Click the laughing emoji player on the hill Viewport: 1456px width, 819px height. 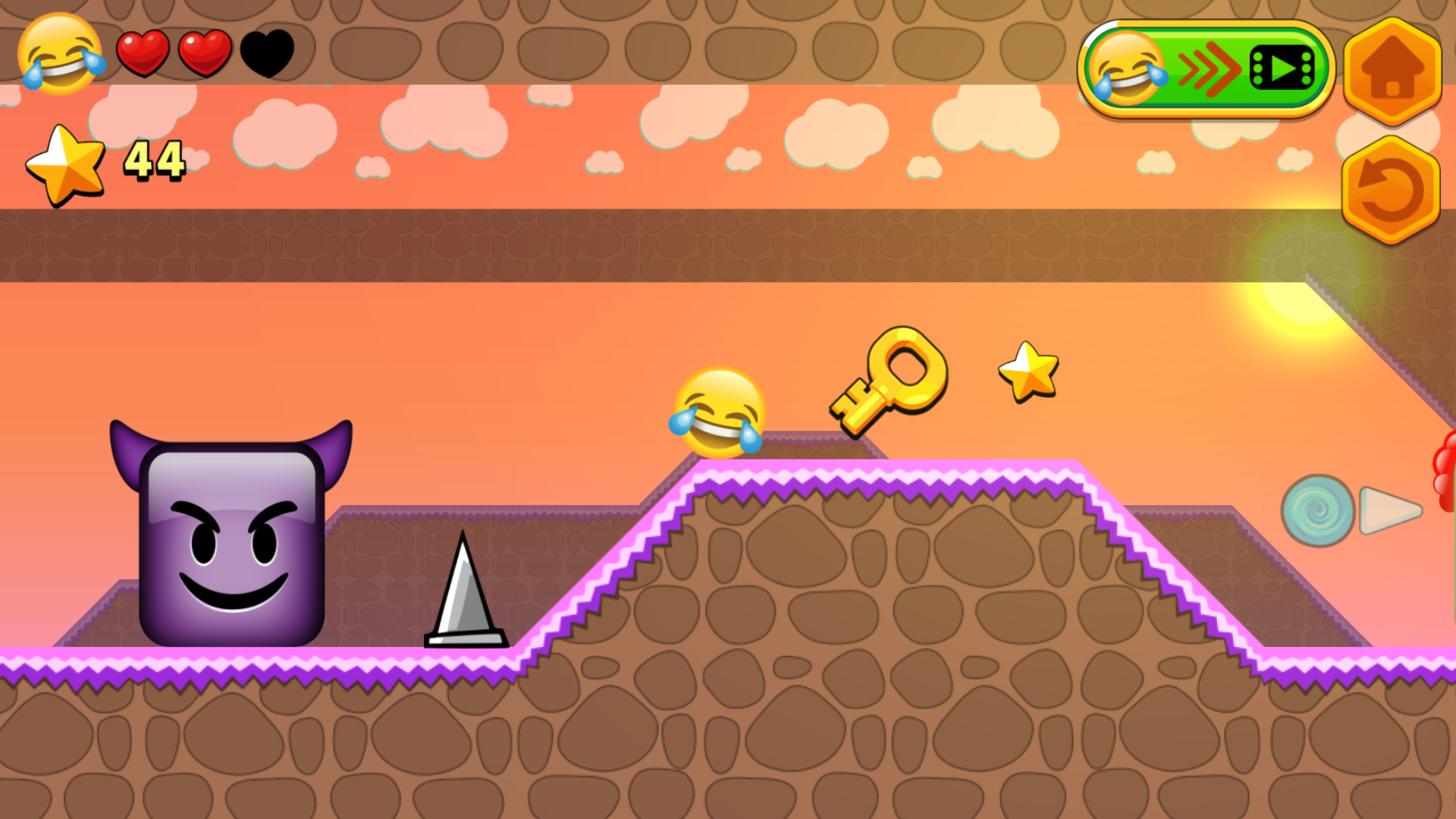[x=720, y=413]
